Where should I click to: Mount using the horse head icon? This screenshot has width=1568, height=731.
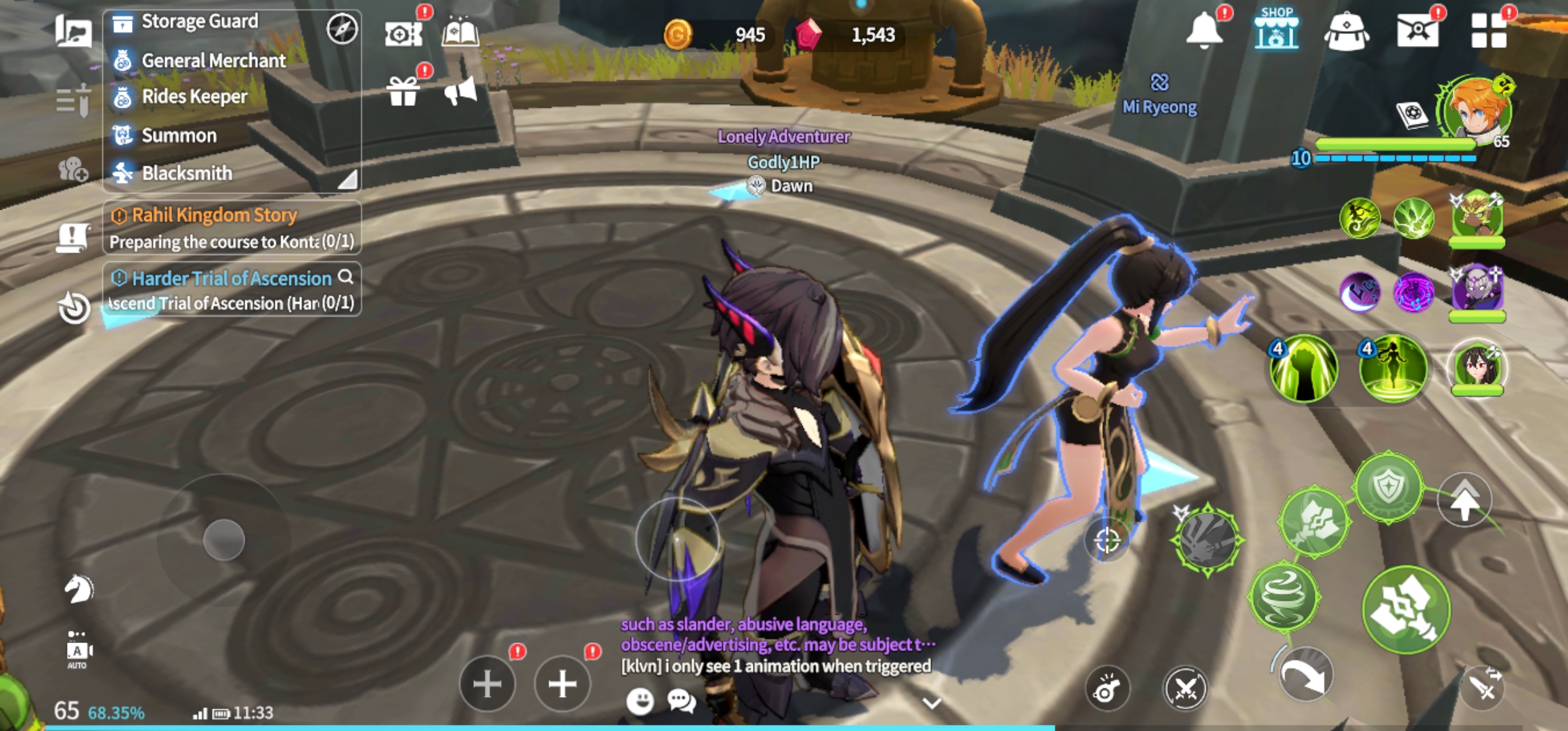point(79,589)
